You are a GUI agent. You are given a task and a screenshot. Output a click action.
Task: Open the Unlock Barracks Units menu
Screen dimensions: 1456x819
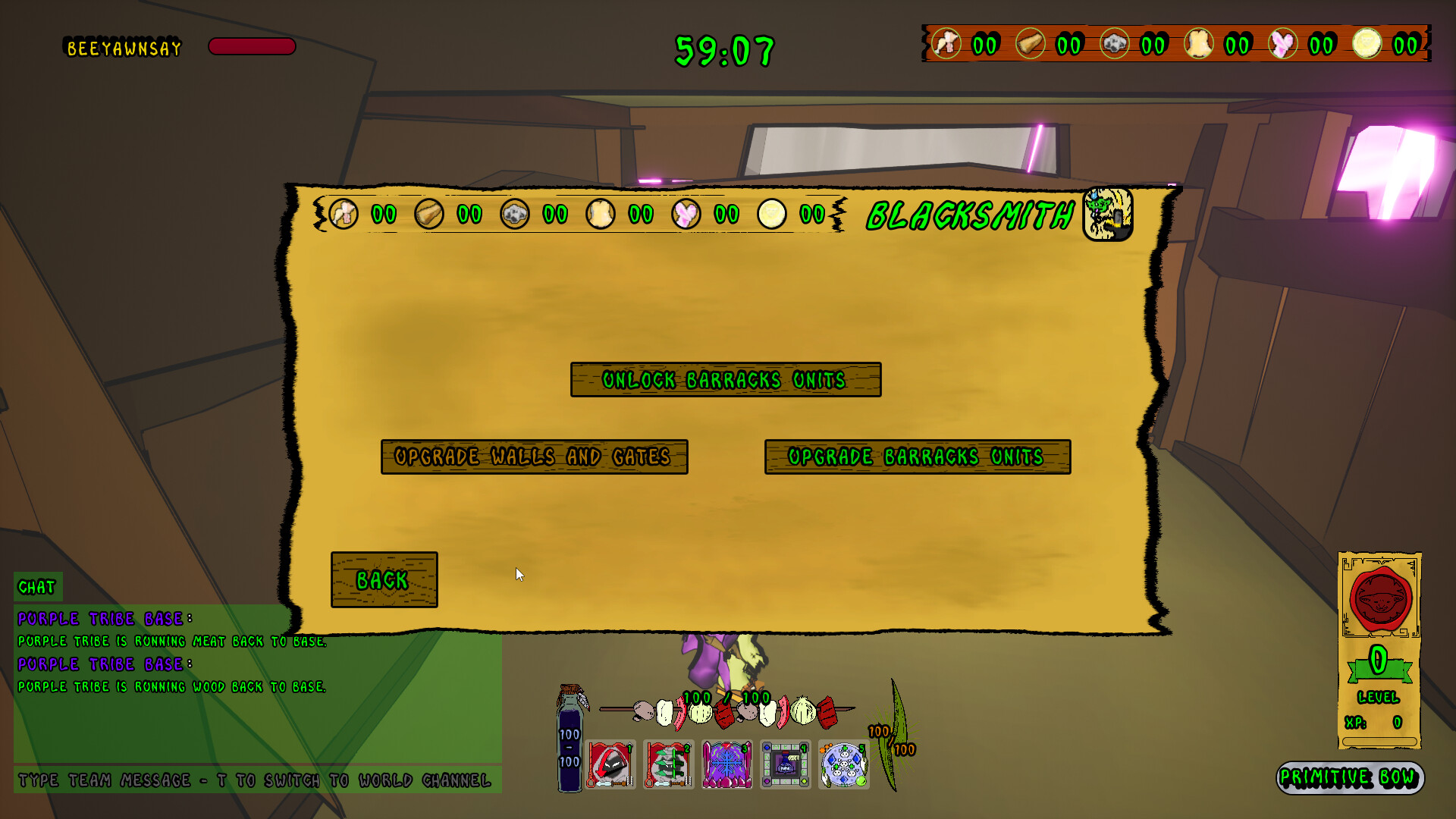[x=725, y=381]
